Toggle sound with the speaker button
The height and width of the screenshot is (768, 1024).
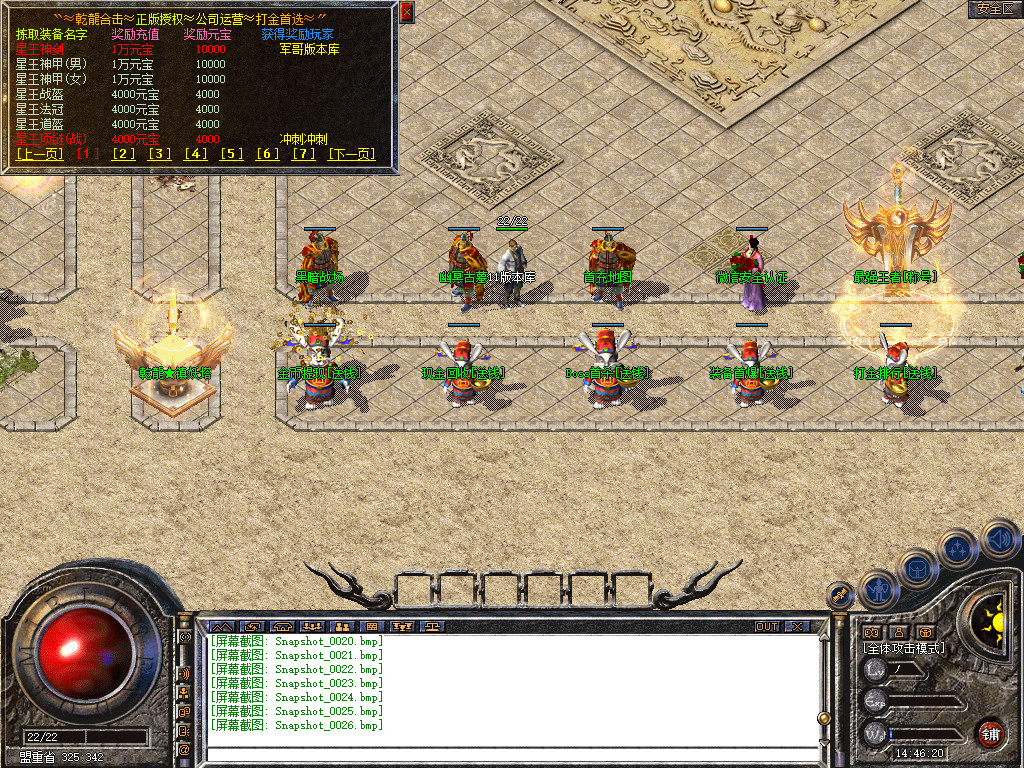tap(998, 538)
